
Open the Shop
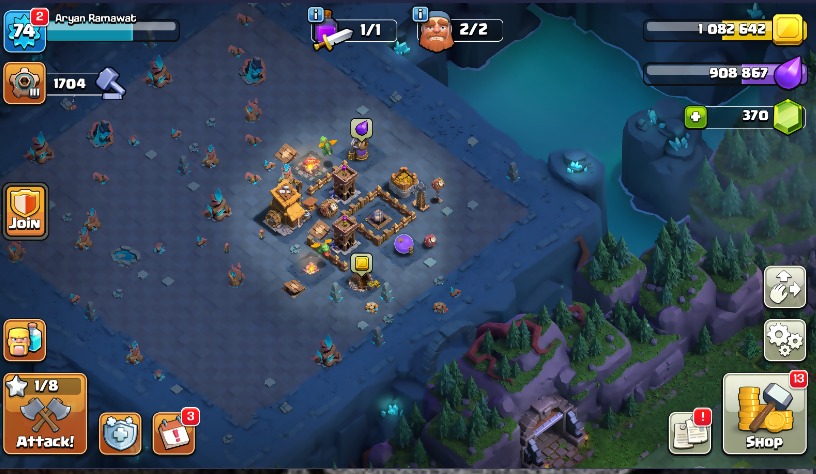coord(764,414)
